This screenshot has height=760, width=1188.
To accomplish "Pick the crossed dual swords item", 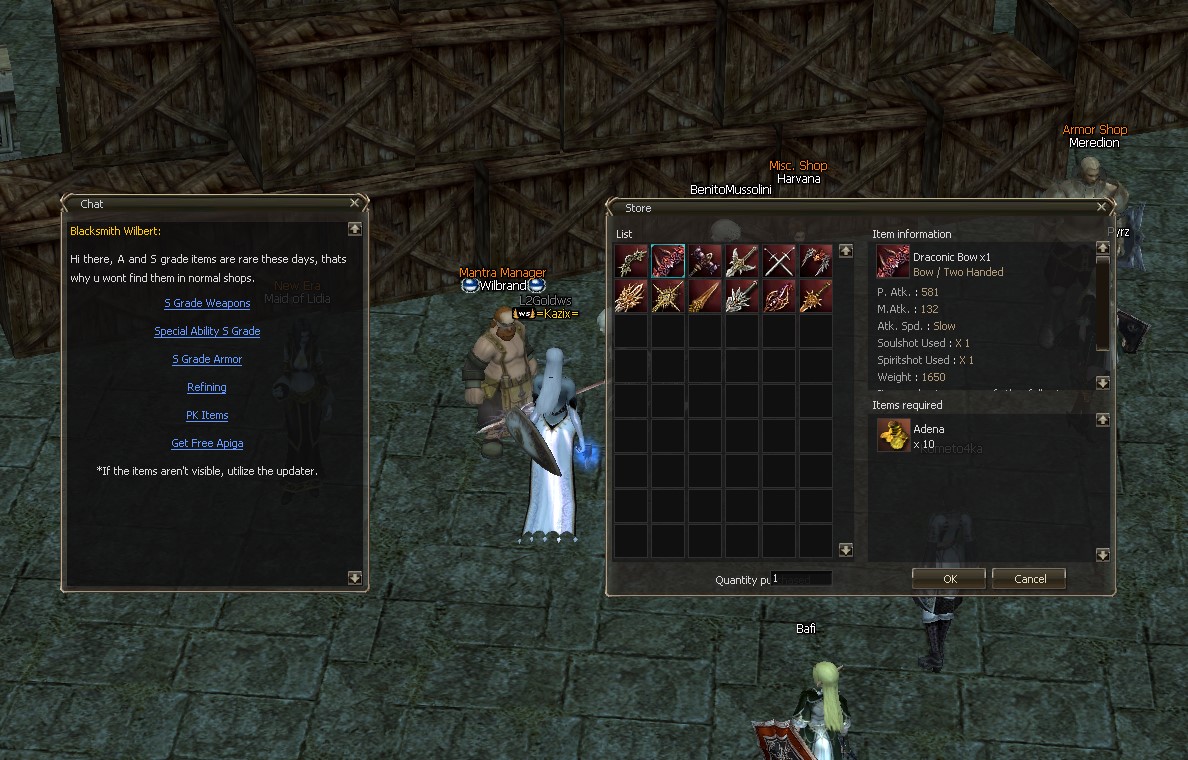I will click(779, 261).
